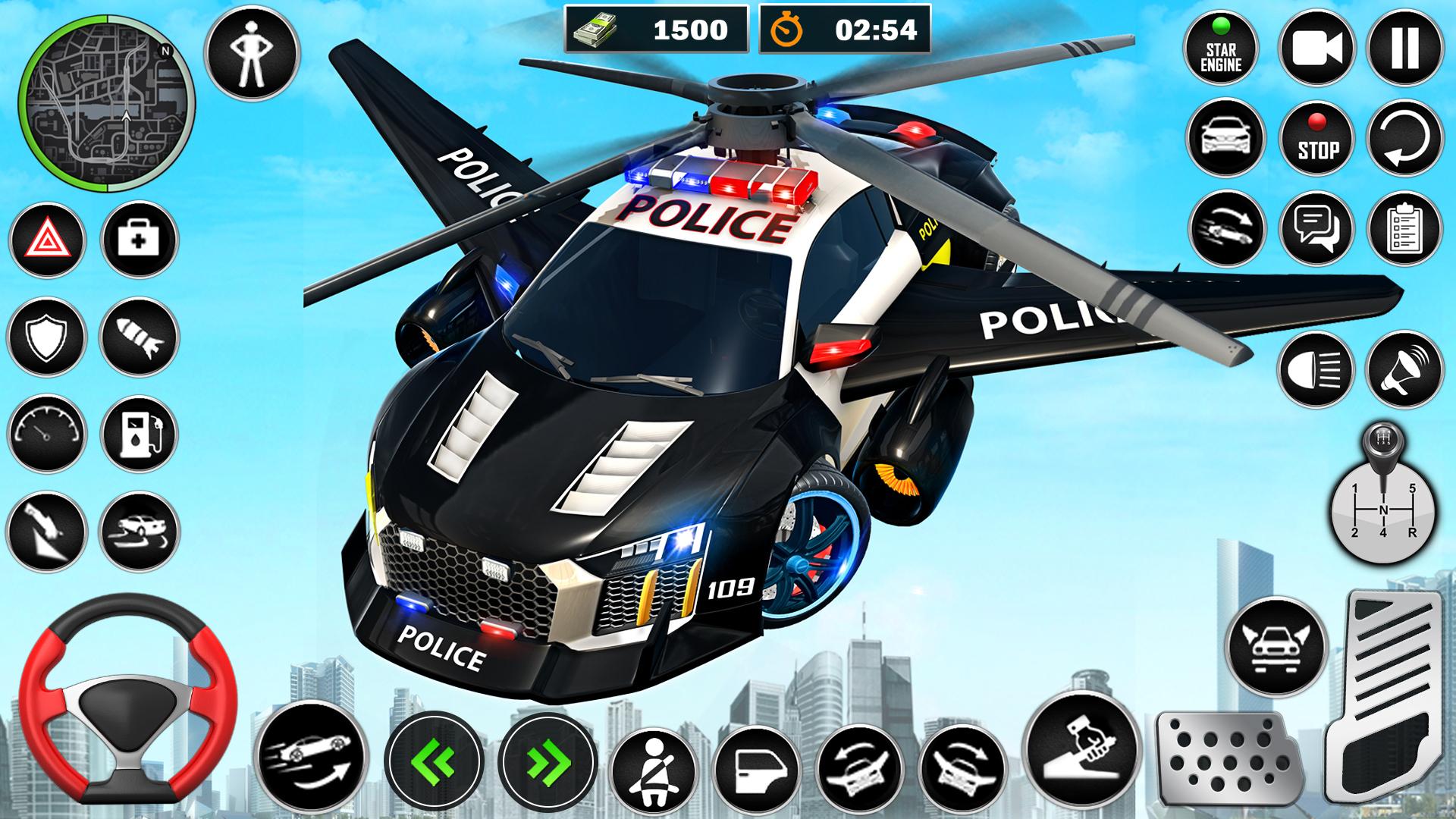
Task: Show the mission clipboard checklist
Action: pyautogui.click(x=1404, y=228)
